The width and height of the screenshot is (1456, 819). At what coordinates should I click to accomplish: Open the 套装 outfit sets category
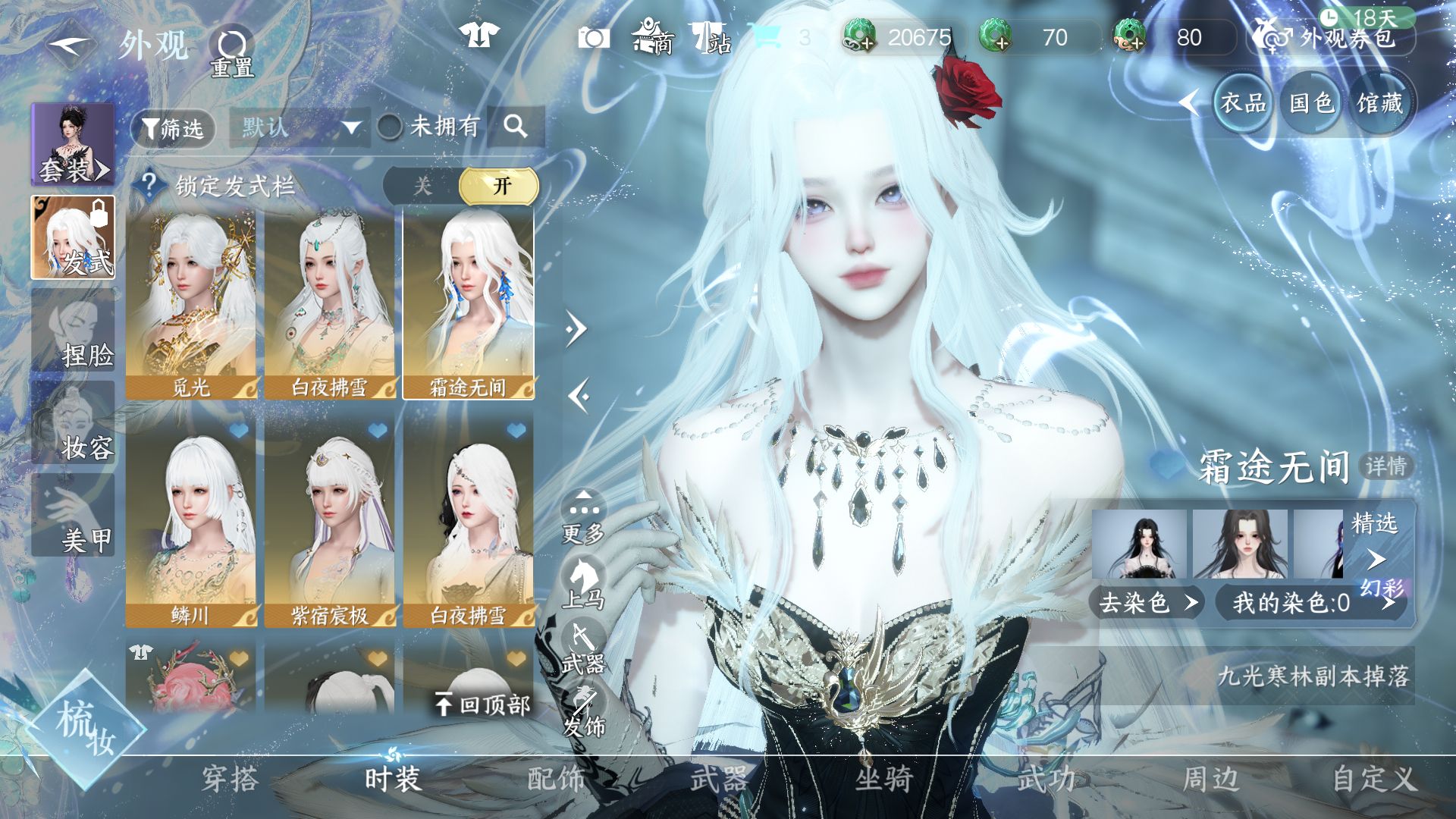(74, 146)
